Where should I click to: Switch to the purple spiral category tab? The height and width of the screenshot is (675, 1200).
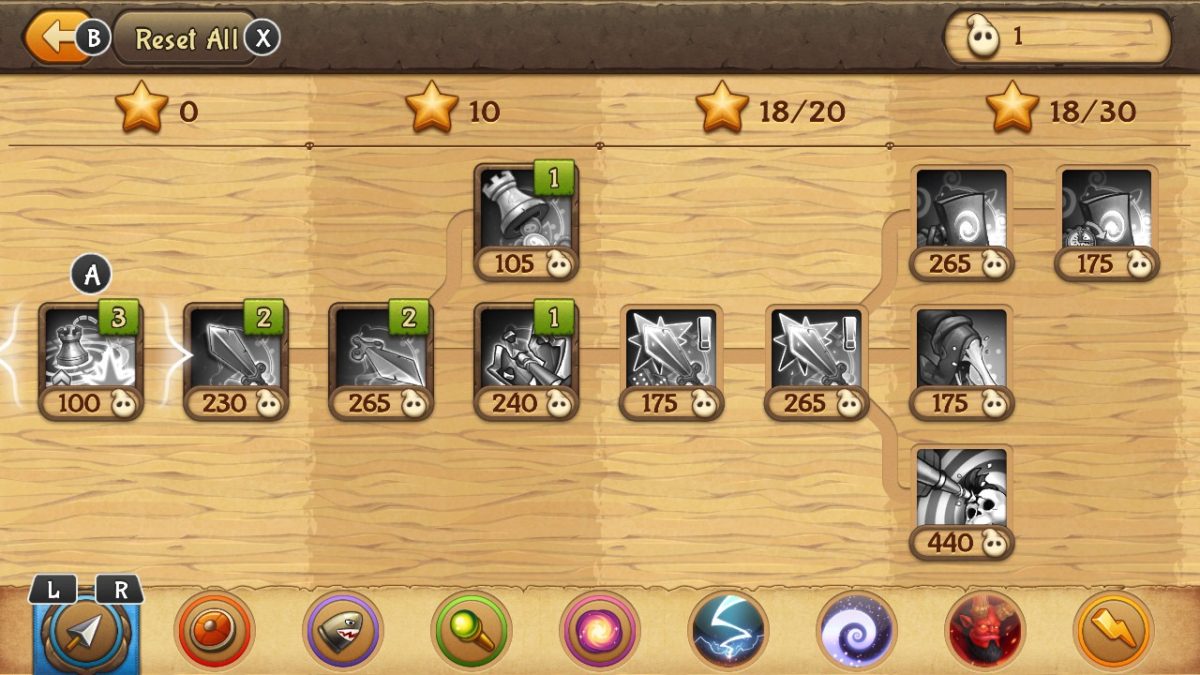[857, 630]
